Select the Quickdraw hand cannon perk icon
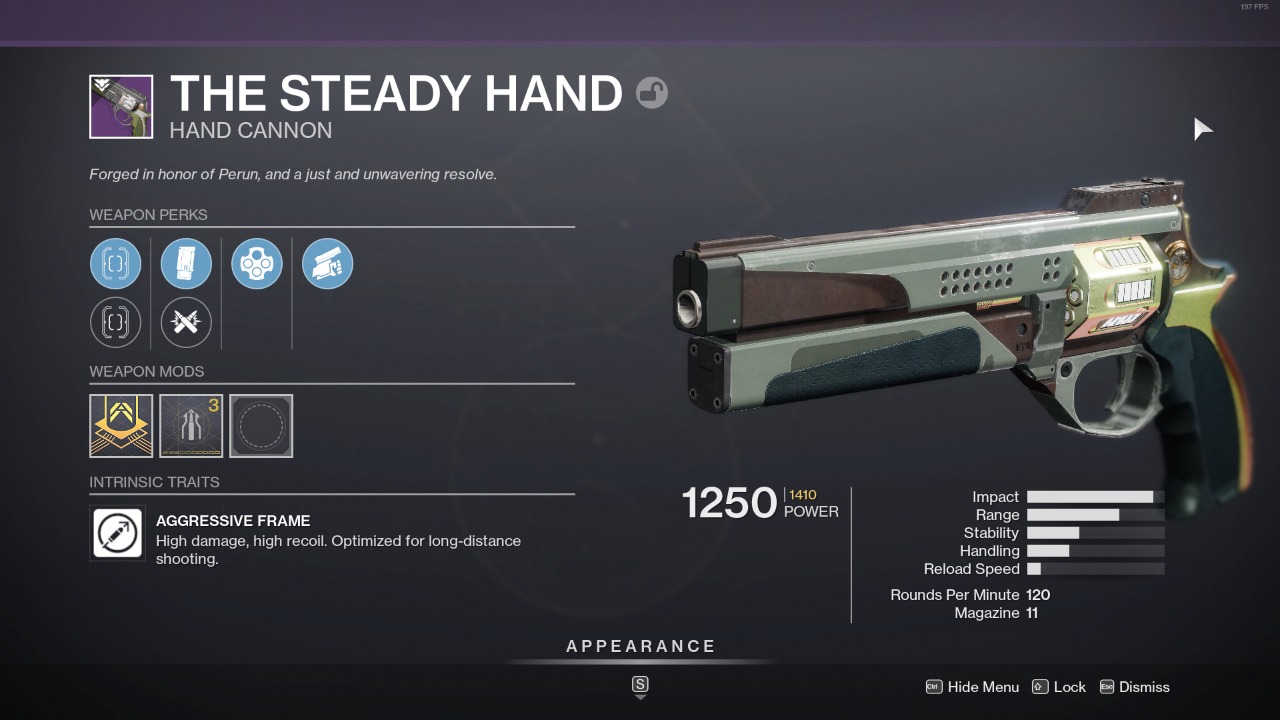Viewport: 1280px width, 720px height. coord(327,263)
